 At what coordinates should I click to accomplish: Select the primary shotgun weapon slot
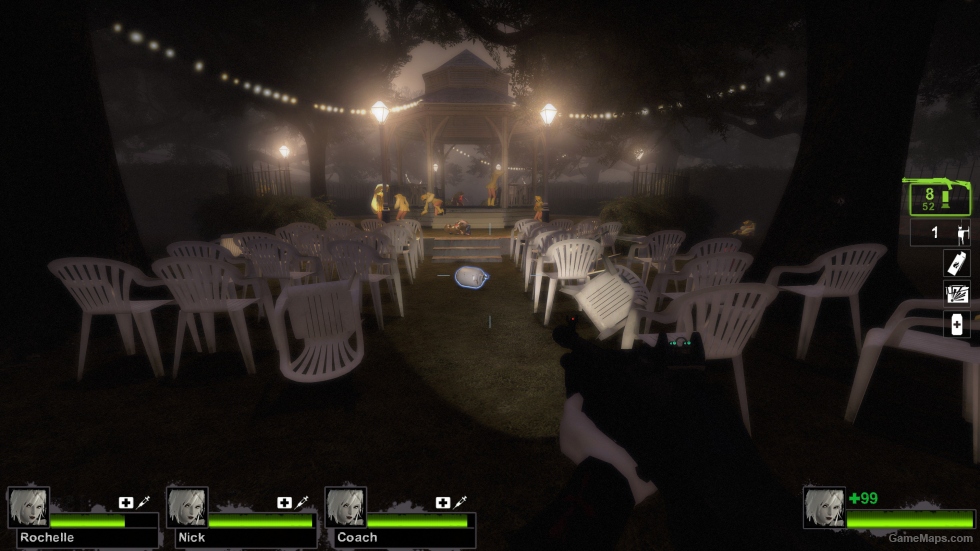(x=939, y=198)
